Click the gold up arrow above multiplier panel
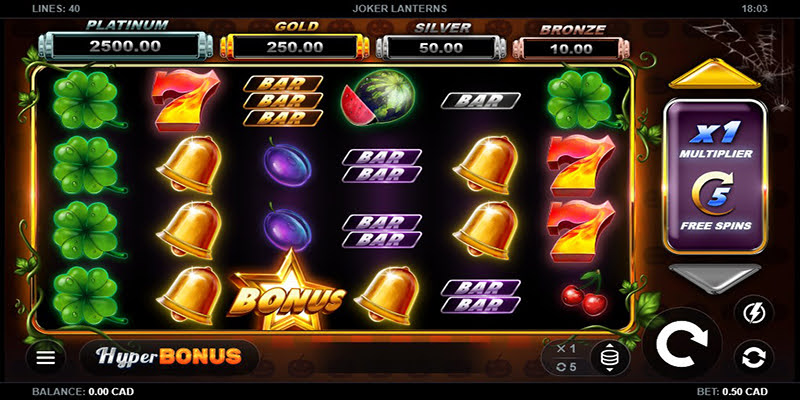 pos(714,74)
